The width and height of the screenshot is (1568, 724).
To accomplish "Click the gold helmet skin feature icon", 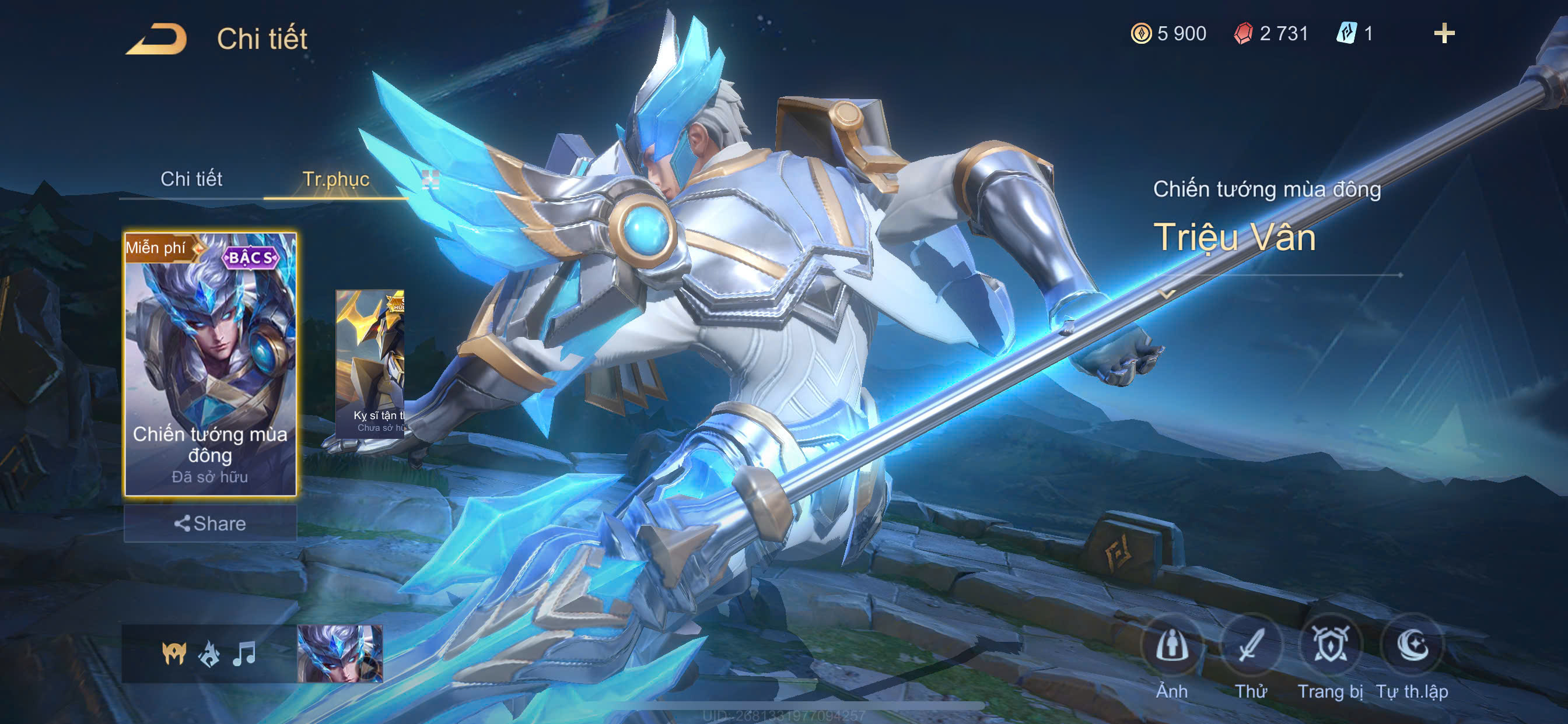I will click(x=174, y=654).
